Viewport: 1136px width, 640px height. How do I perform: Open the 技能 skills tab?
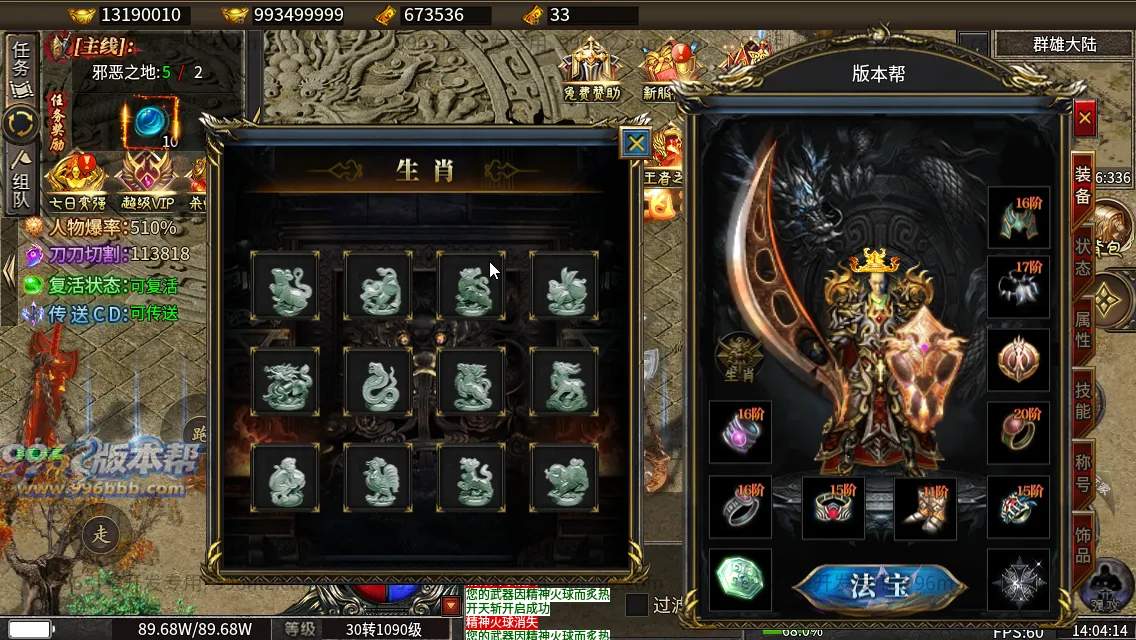pyautogui.click(x=1083, y=398)
